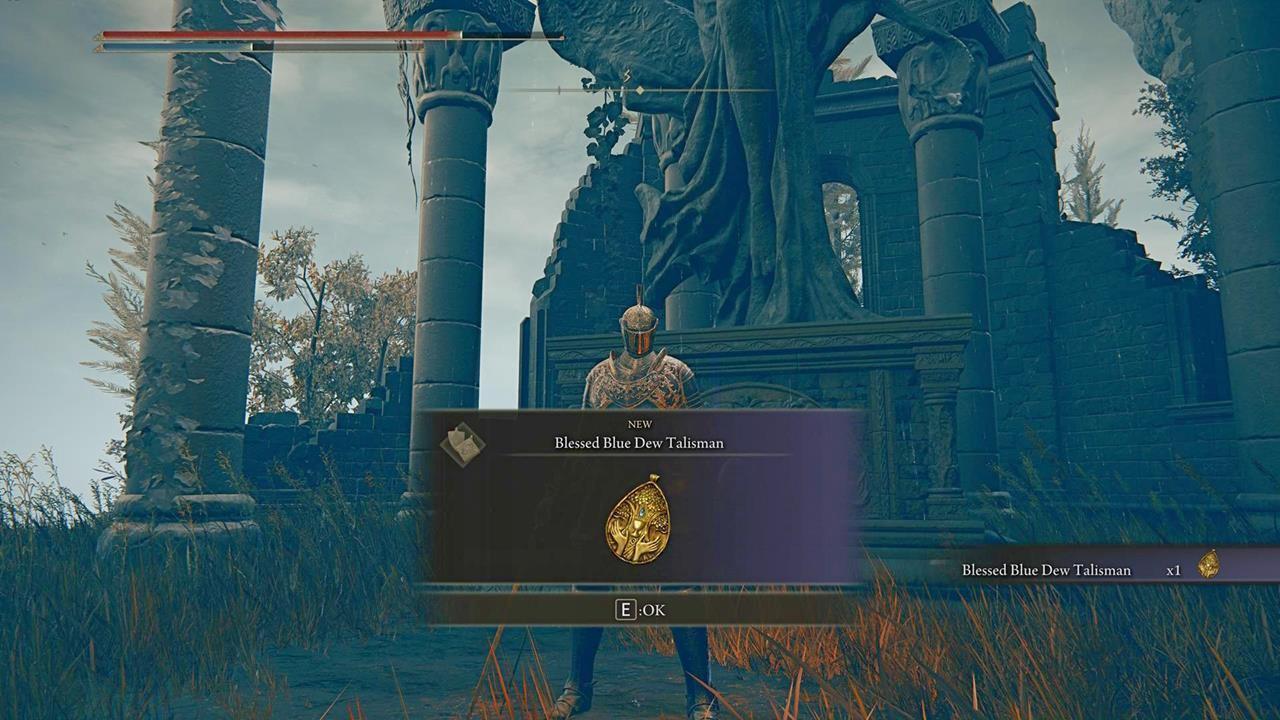The width and height of the screenshot is (1280, 720).
Task: Select the rune marker above the compass bar
Action: tap(627, 75)
